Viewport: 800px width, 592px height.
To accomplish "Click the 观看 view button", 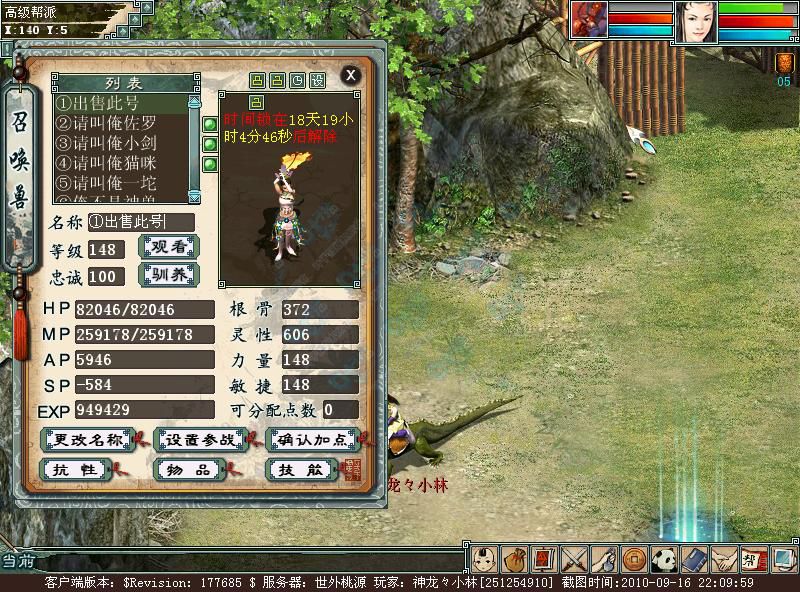I will [x=168, y=248].
